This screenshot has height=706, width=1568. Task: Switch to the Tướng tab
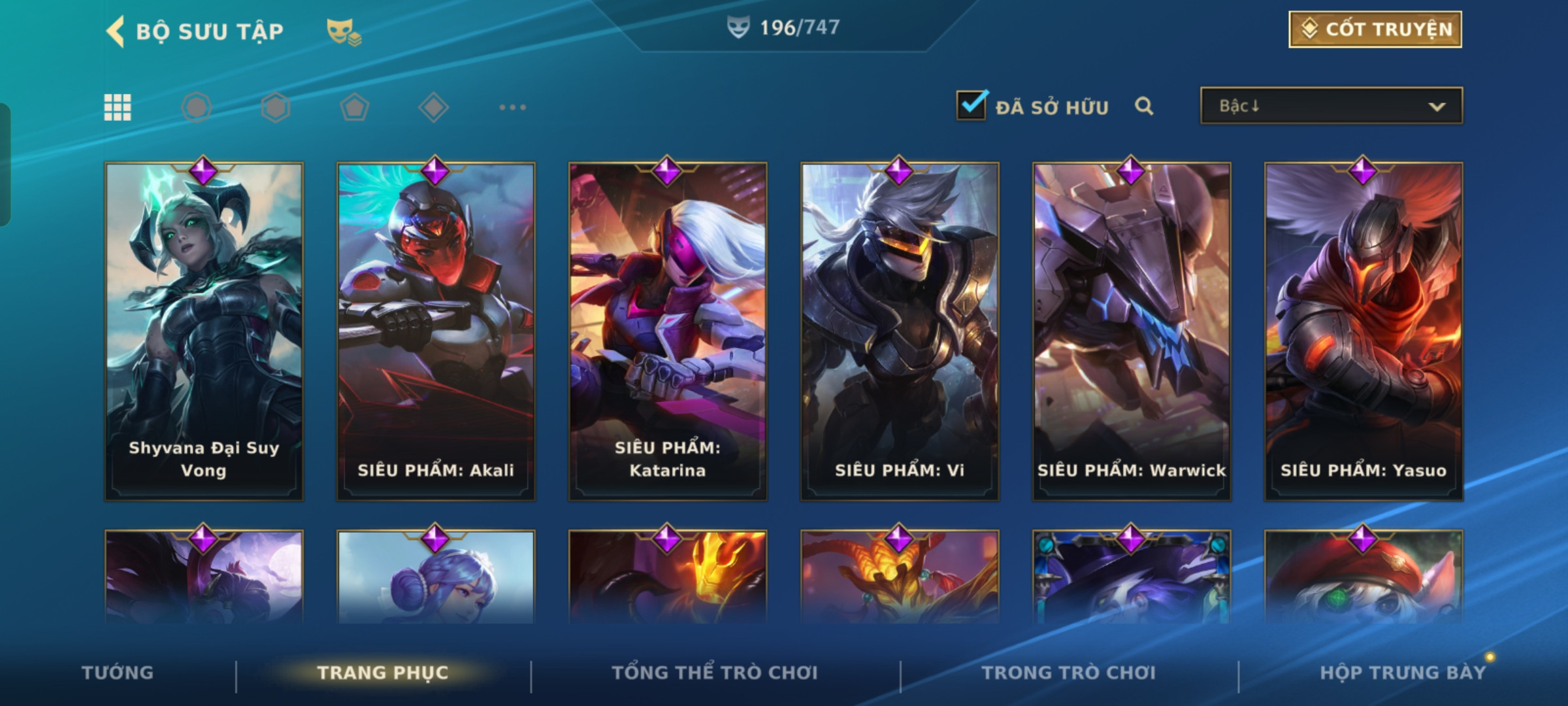coord(118,673)
